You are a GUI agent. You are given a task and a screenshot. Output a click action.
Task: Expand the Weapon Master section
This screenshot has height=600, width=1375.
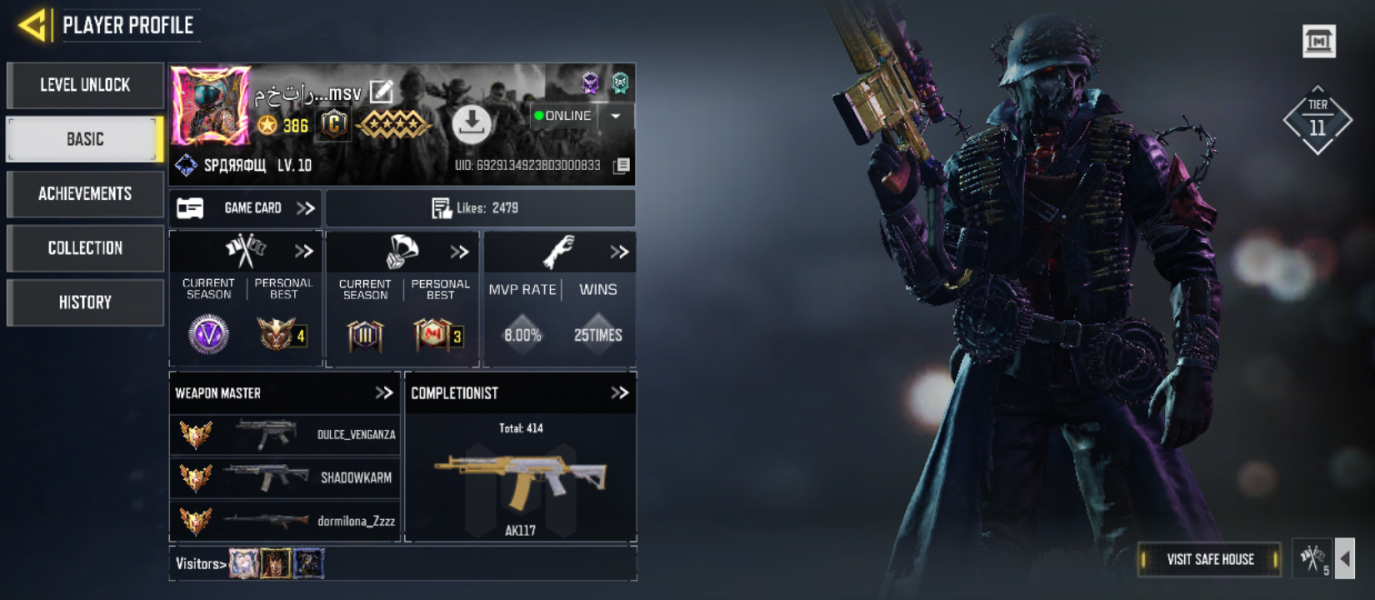(x=384, y=393)
